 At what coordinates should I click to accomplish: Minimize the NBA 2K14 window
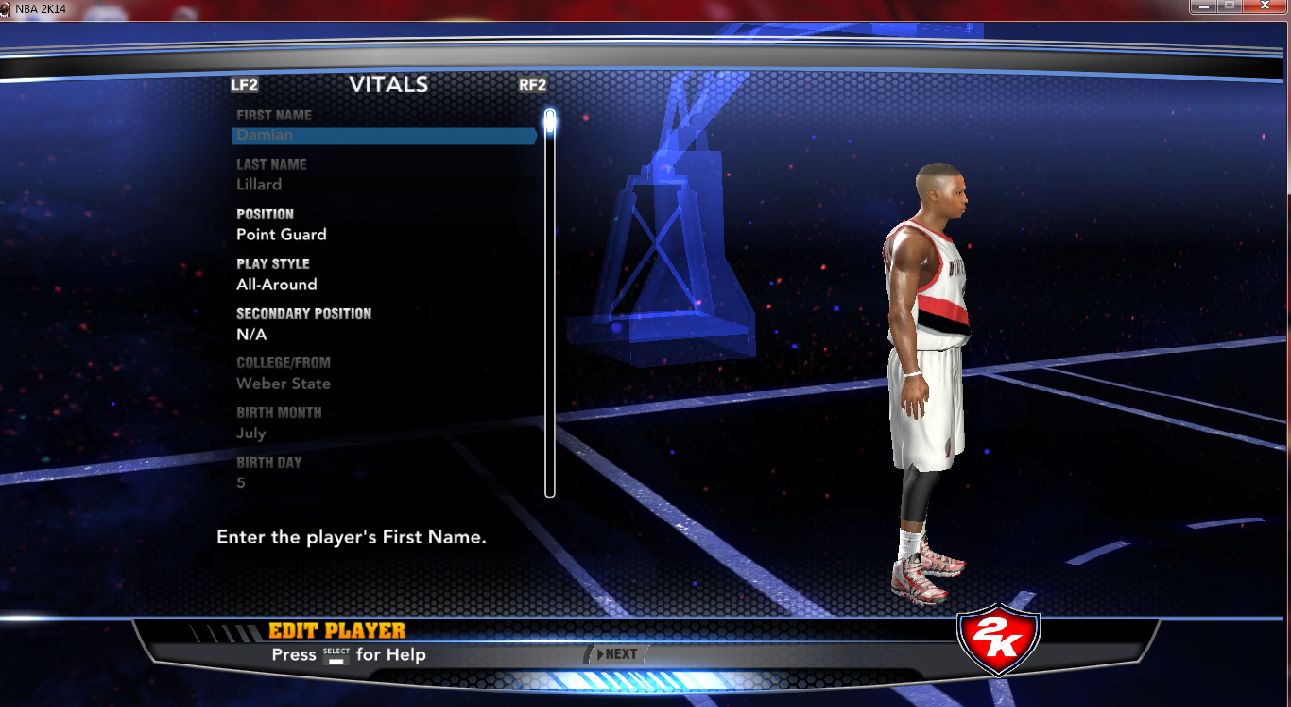click(x=1202, y=7)
